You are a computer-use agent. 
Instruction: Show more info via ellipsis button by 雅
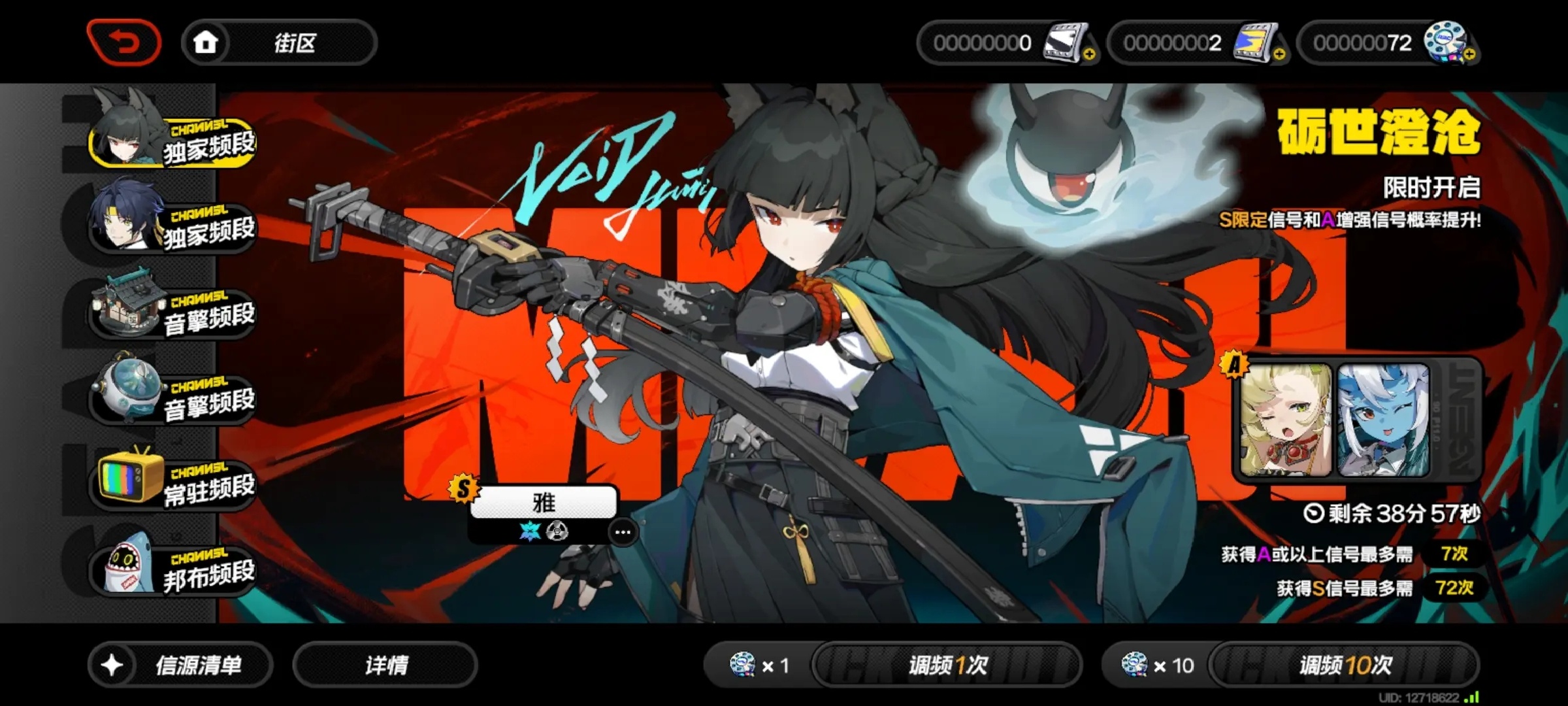[623, 532]
